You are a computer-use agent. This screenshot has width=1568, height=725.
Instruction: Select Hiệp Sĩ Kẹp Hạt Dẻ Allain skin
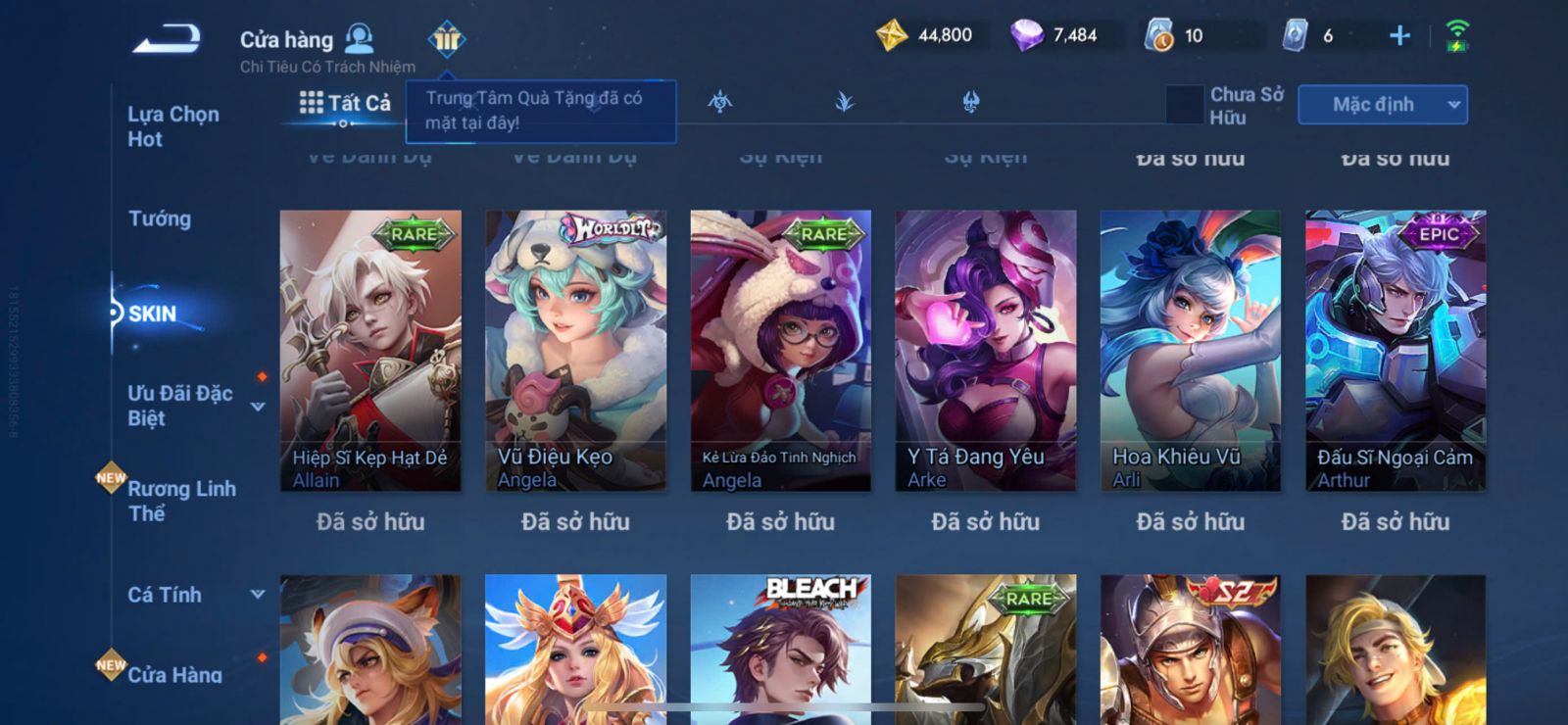click(370, 350)
